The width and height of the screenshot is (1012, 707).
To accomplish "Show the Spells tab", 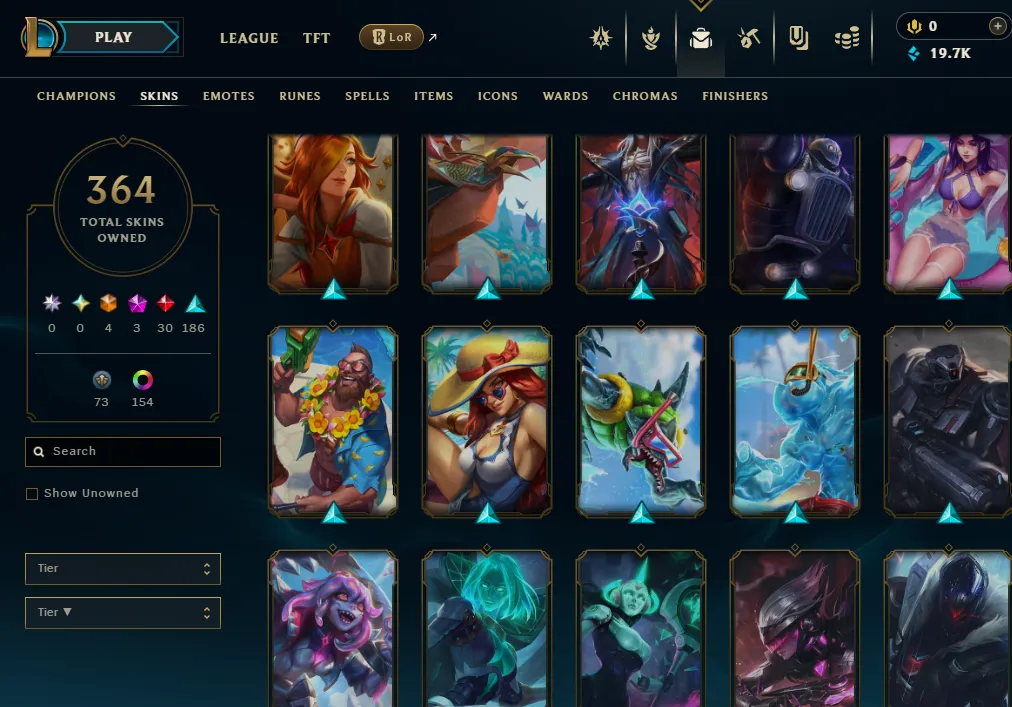I will tap(367, 96).
